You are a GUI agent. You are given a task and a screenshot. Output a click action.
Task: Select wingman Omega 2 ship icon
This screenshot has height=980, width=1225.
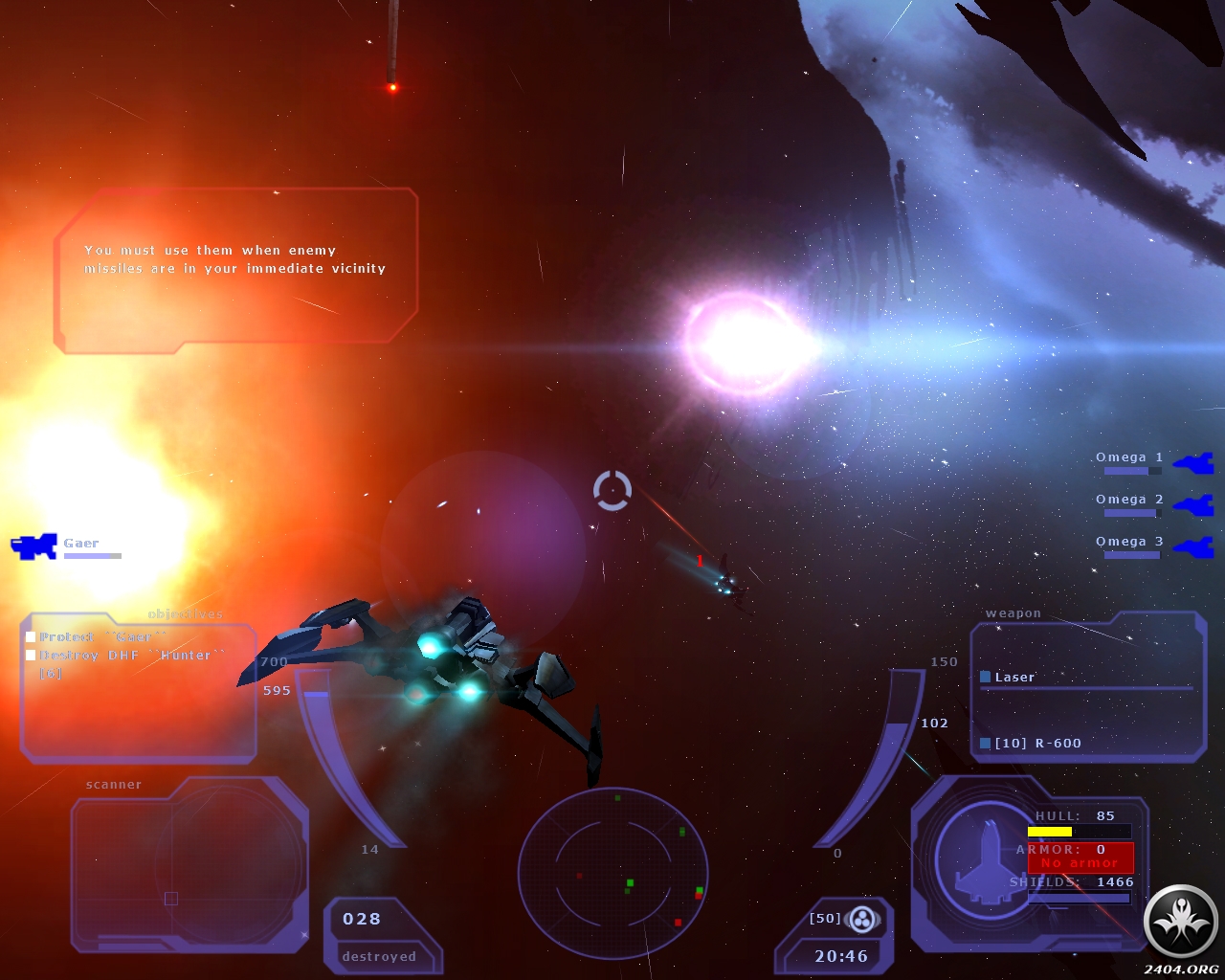(1193, 505)
